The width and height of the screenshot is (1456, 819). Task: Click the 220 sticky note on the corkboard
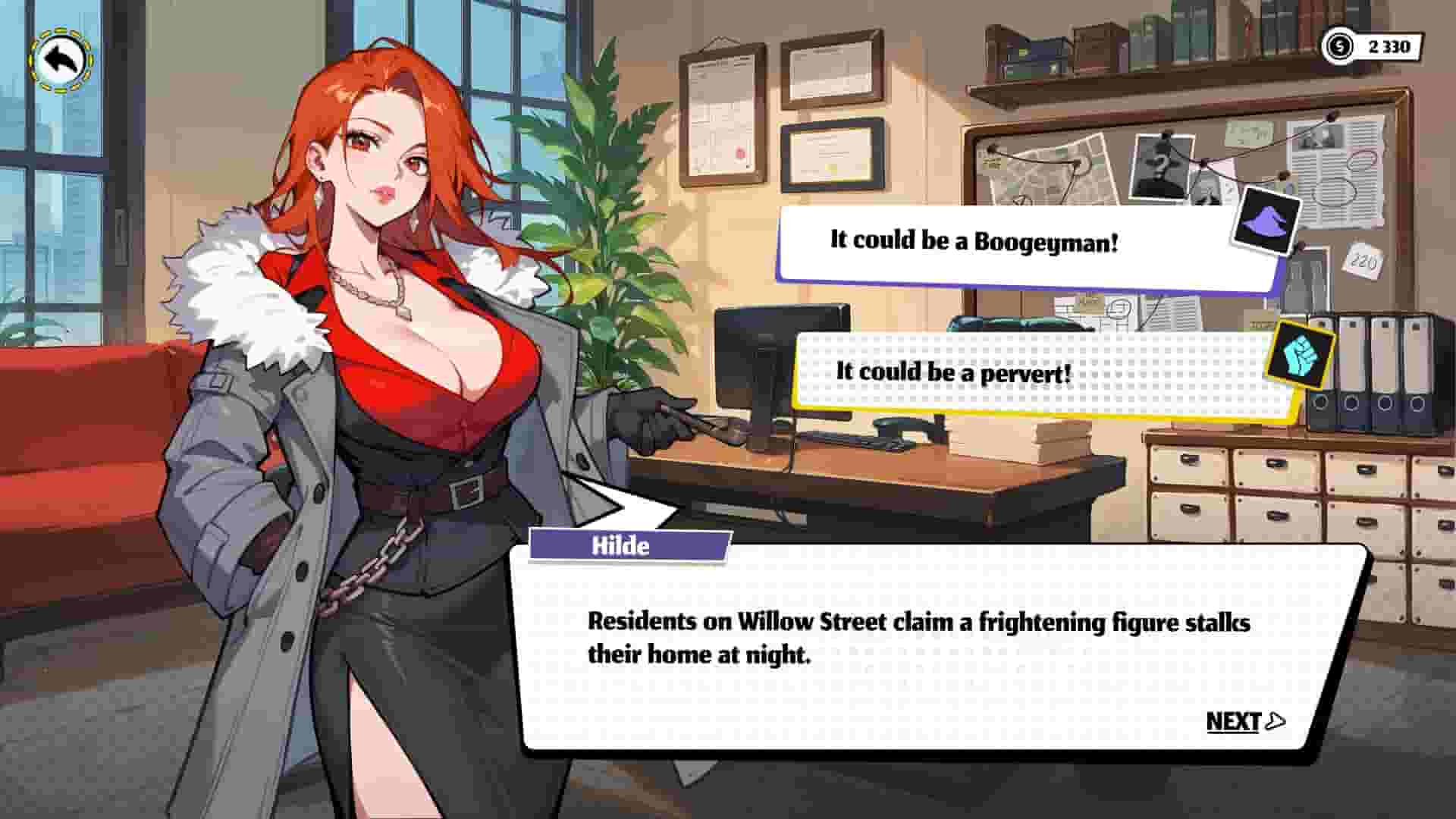1364,262
